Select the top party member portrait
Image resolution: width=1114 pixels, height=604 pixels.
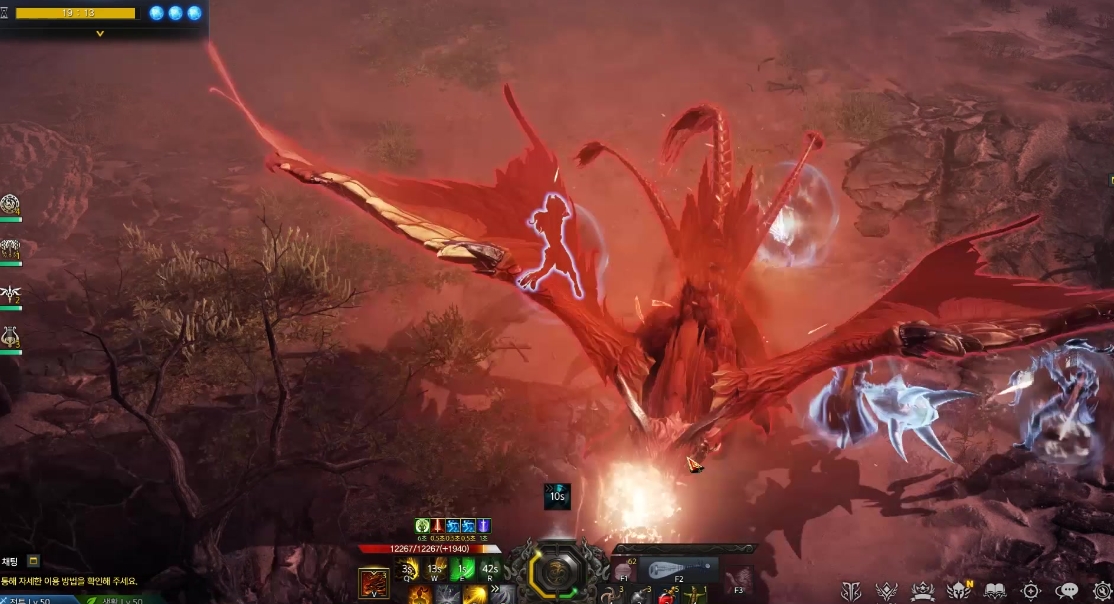point(11,205)
